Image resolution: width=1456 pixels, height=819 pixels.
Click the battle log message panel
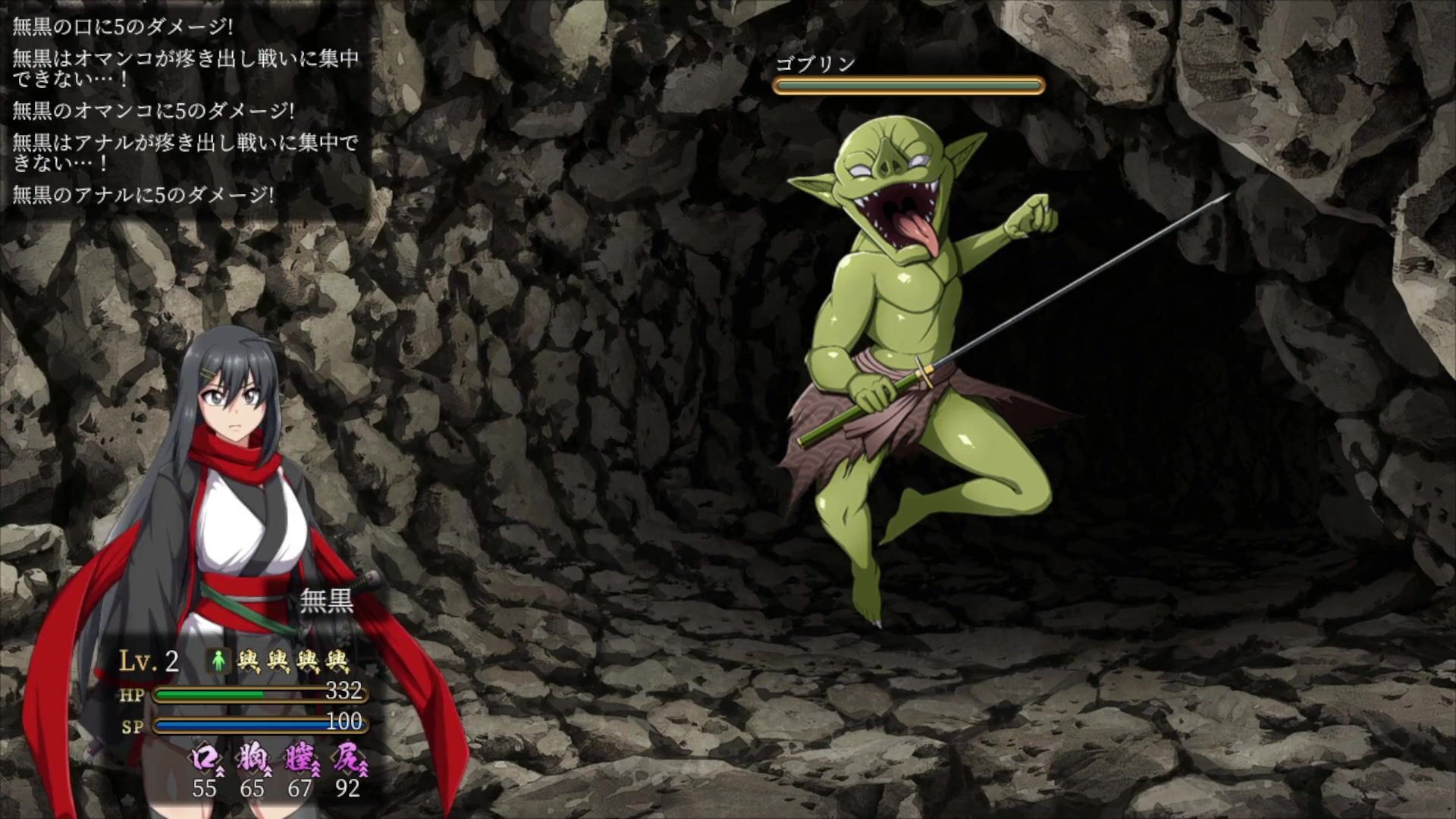click(186, 111)
